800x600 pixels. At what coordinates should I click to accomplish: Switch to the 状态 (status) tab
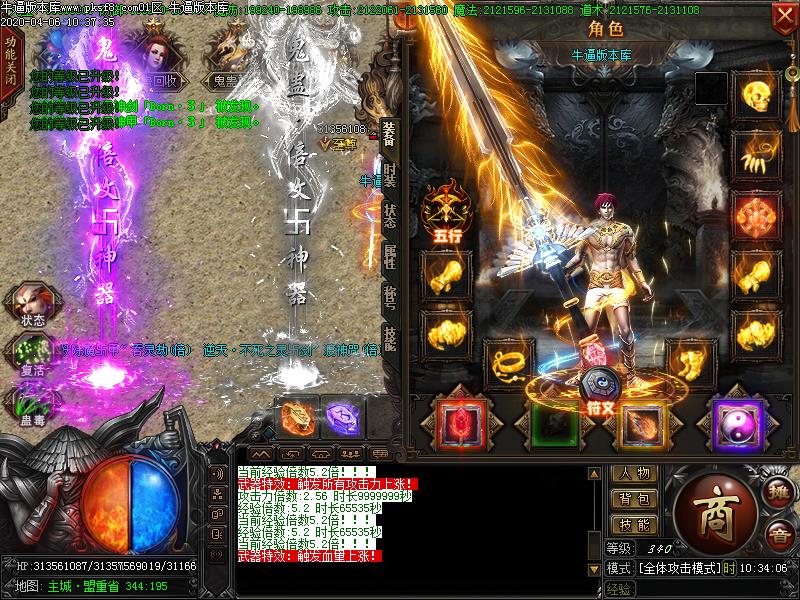click(x=389, y=219)
